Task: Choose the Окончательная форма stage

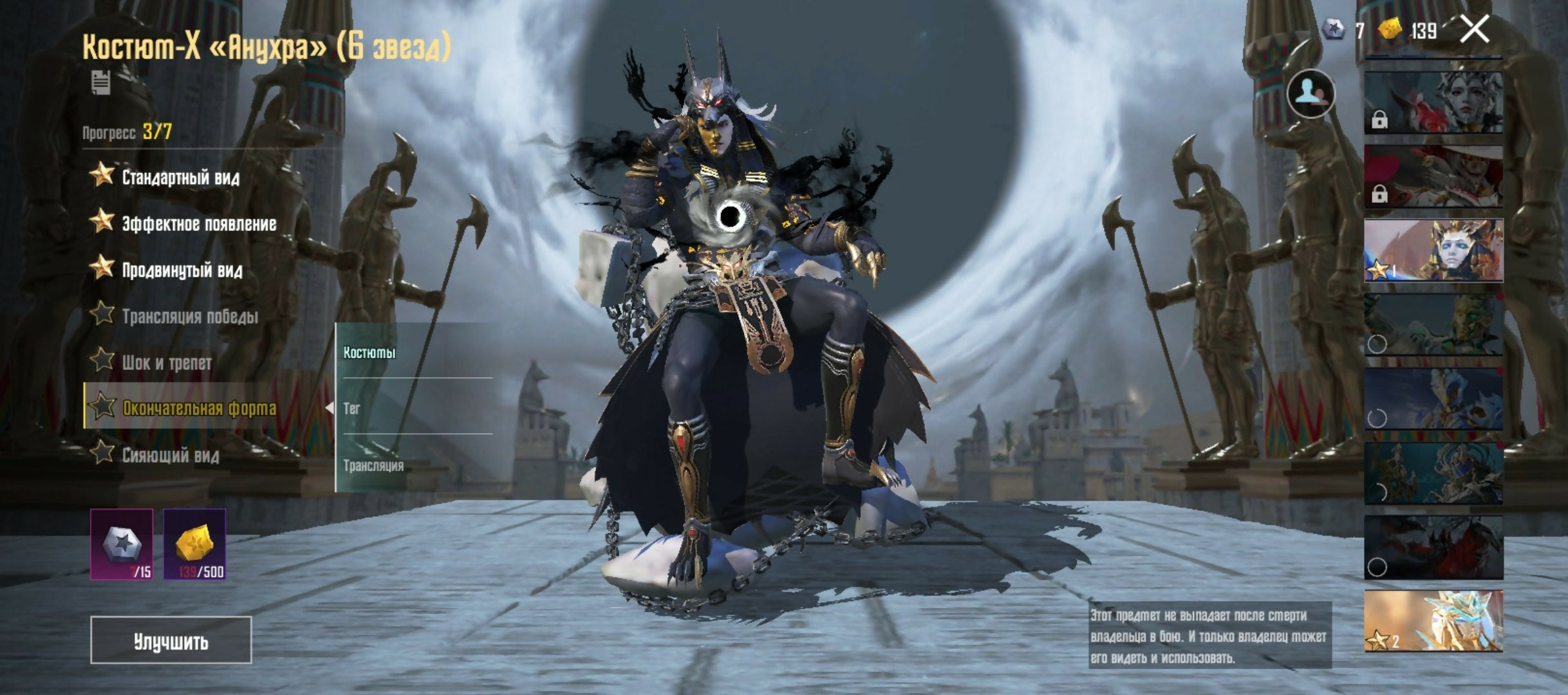Action: (x=198, y=408)
